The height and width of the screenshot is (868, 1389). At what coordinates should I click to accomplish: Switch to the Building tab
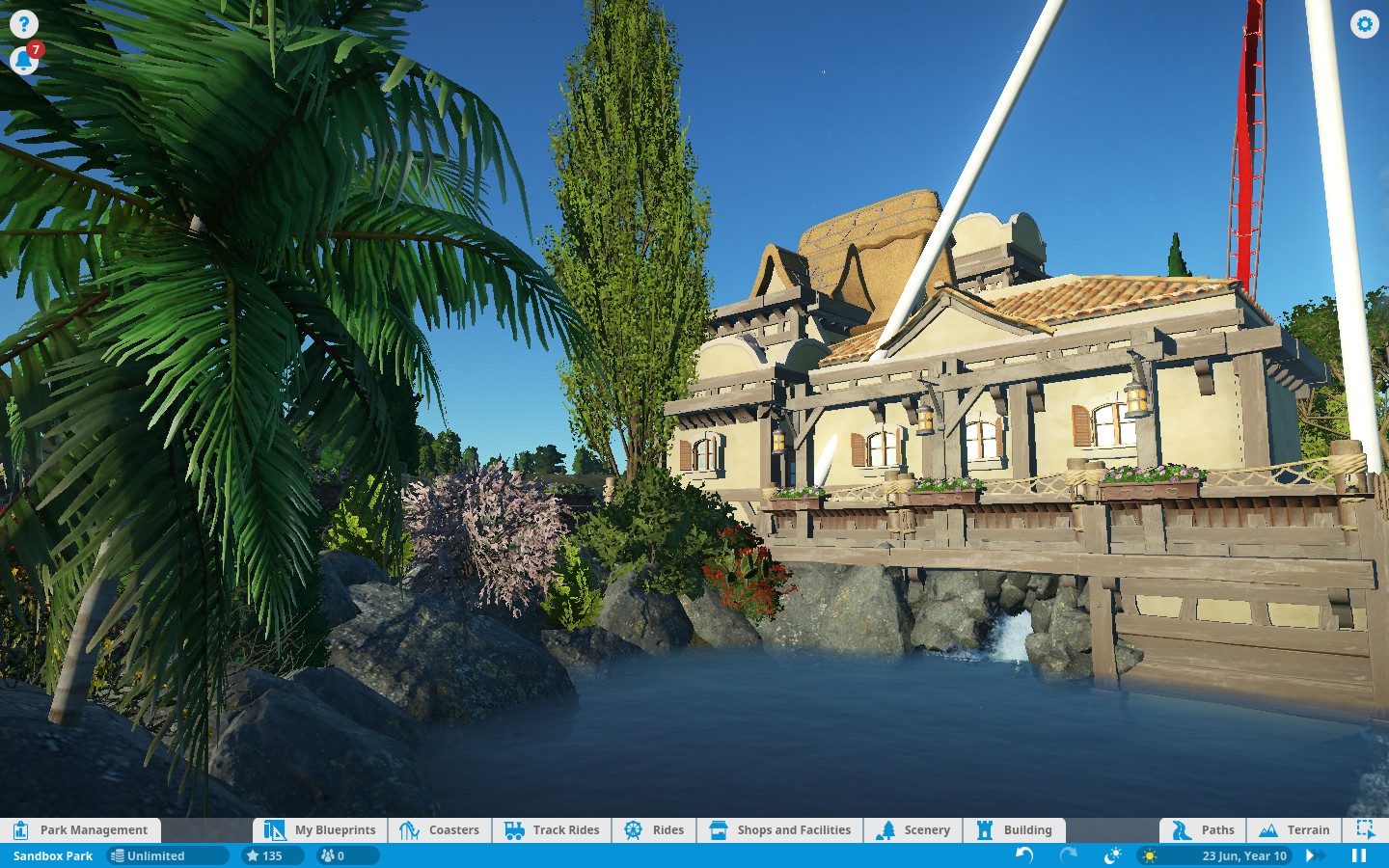[1015, 829]
